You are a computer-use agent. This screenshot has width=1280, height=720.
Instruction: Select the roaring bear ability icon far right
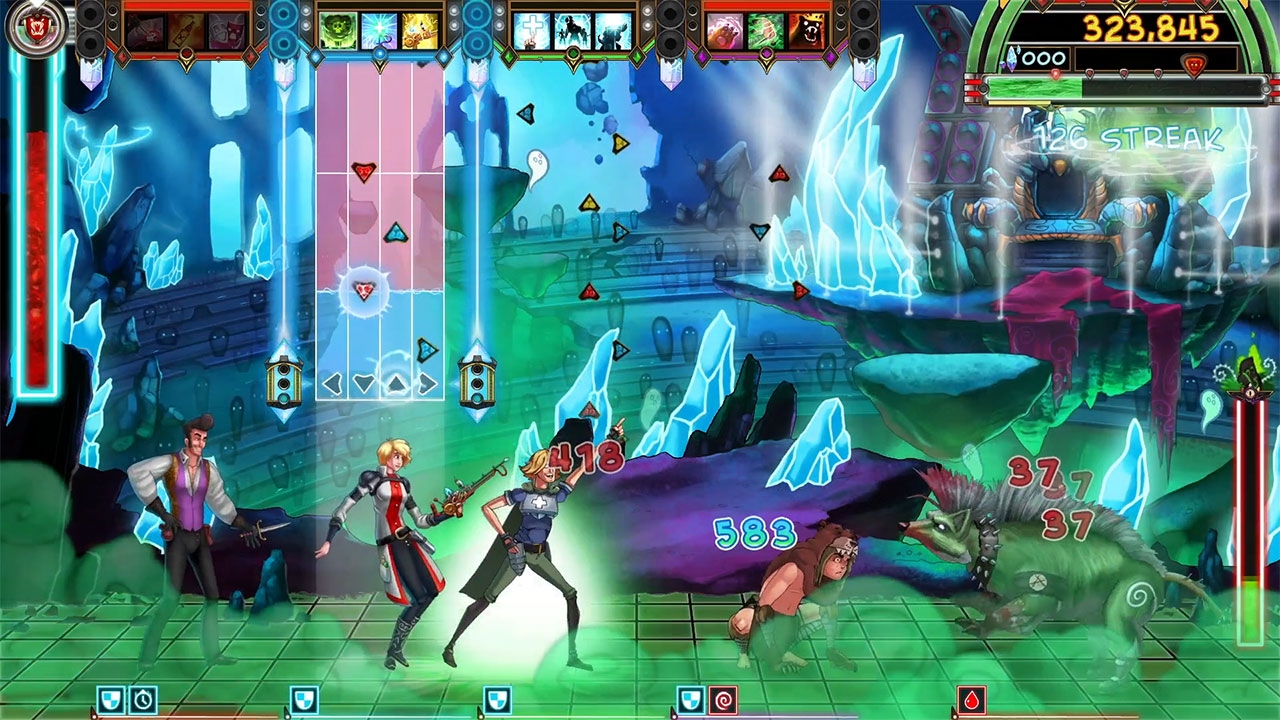[x=806, y=28]
